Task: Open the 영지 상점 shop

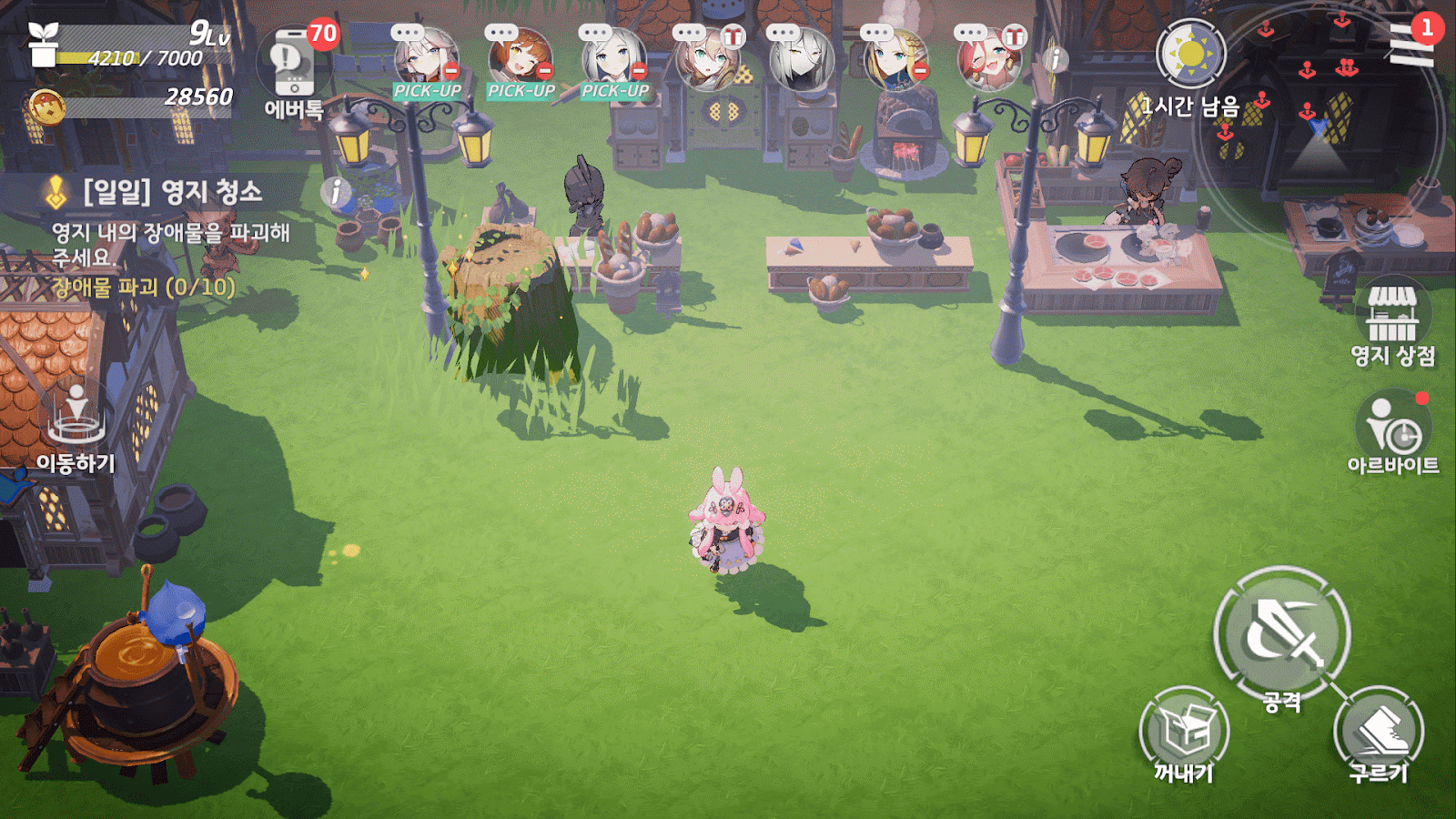Action: 1392,323
